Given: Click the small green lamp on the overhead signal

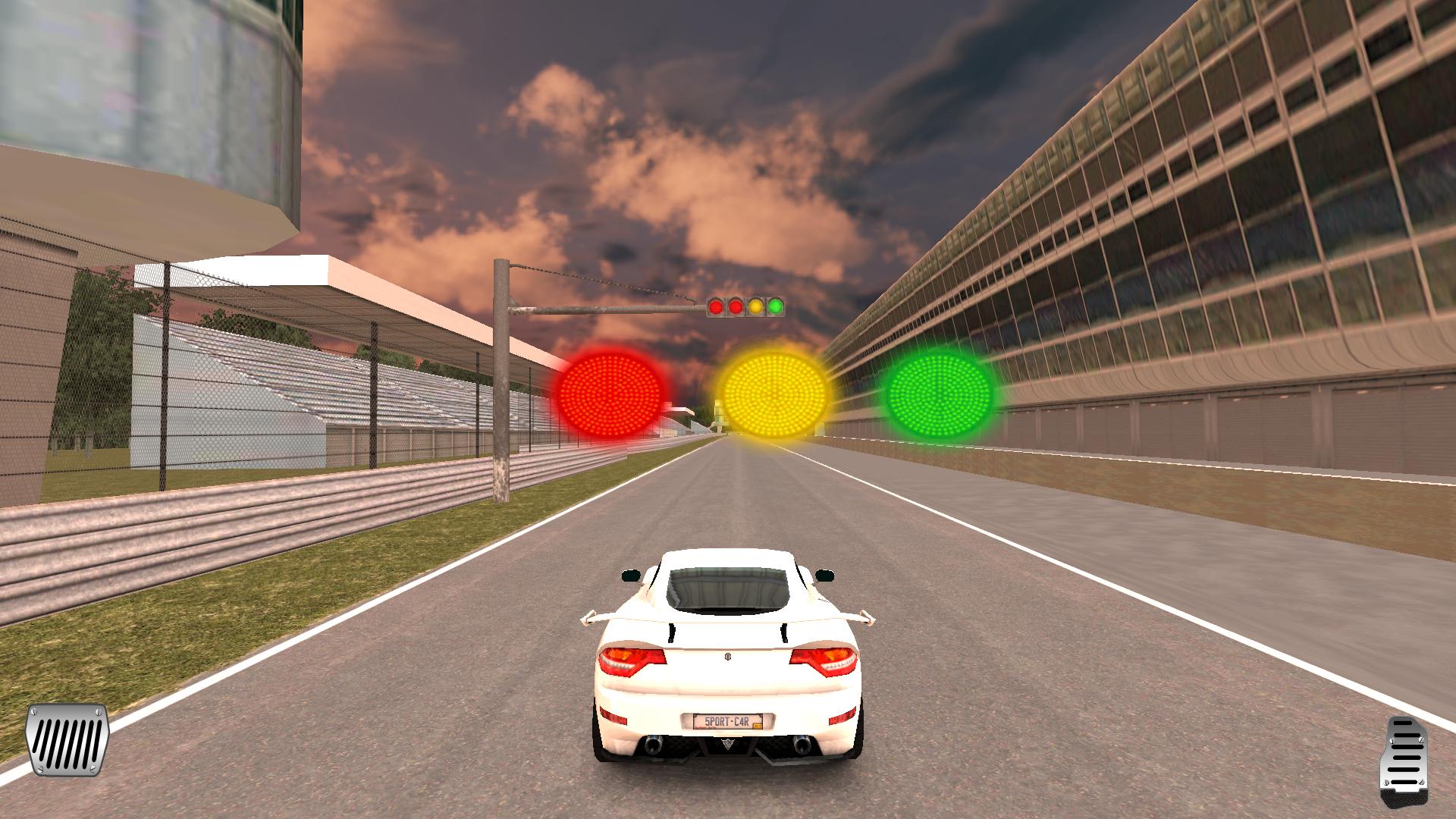Looking at the screenshot, I should [x=776, y=306].
